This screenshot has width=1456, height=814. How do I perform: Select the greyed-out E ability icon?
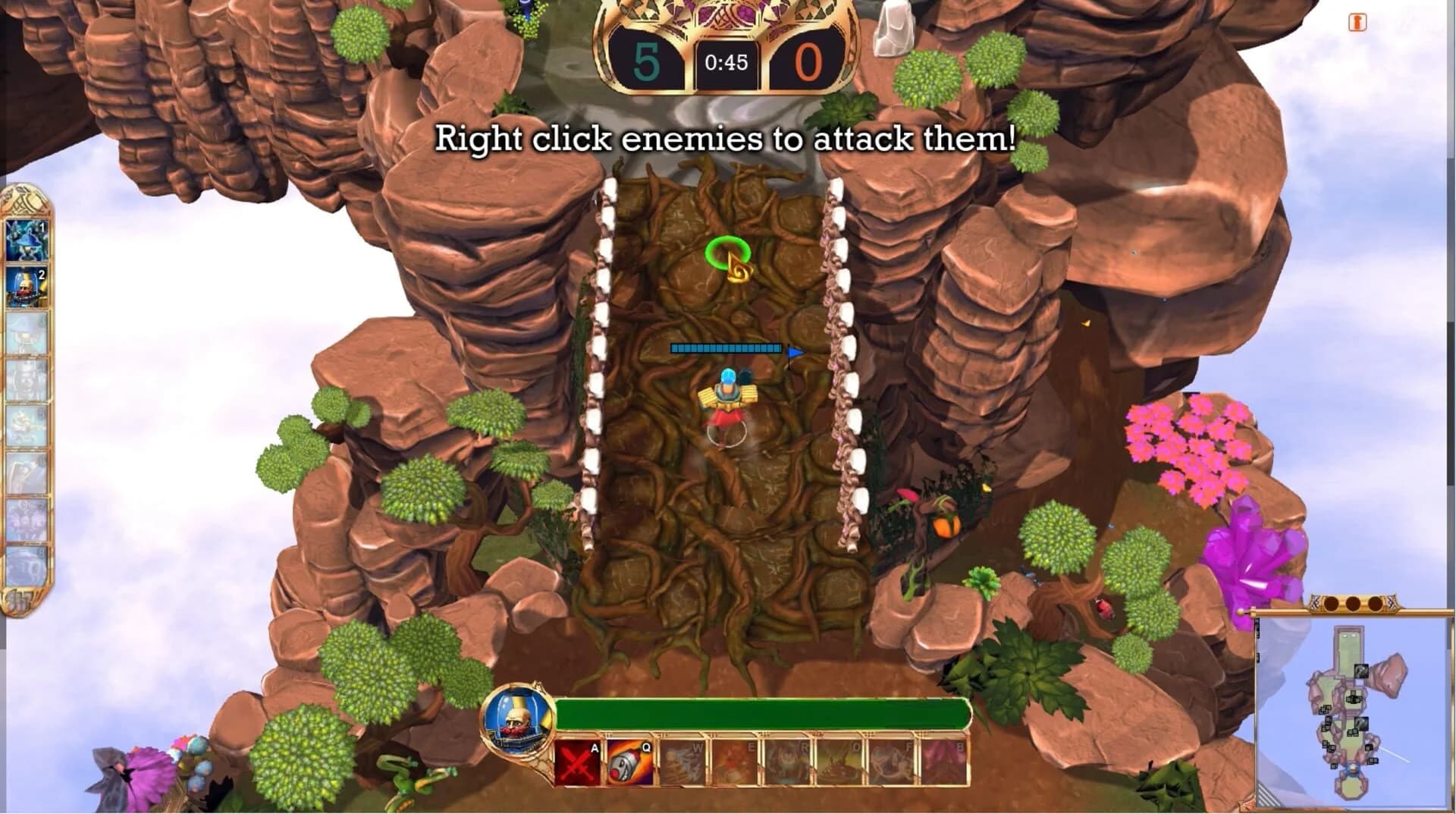pos(735,762)
